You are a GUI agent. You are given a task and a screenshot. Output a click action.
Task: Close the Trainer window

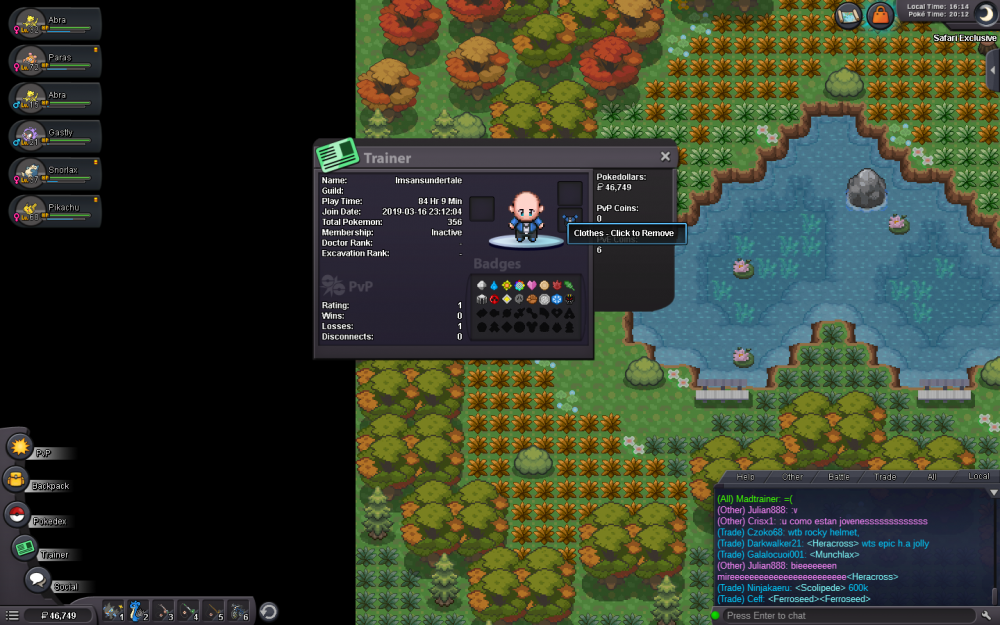tap(665, 156)
